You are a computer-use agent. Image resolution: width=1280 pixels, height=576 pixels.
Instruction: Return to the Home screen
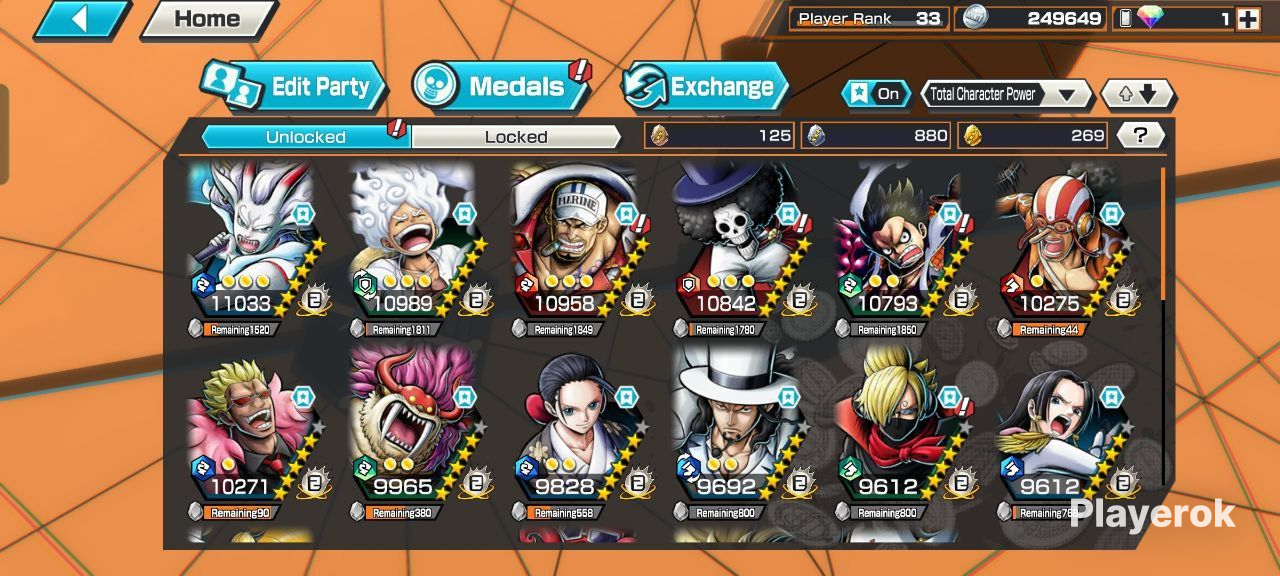[207, 19]
